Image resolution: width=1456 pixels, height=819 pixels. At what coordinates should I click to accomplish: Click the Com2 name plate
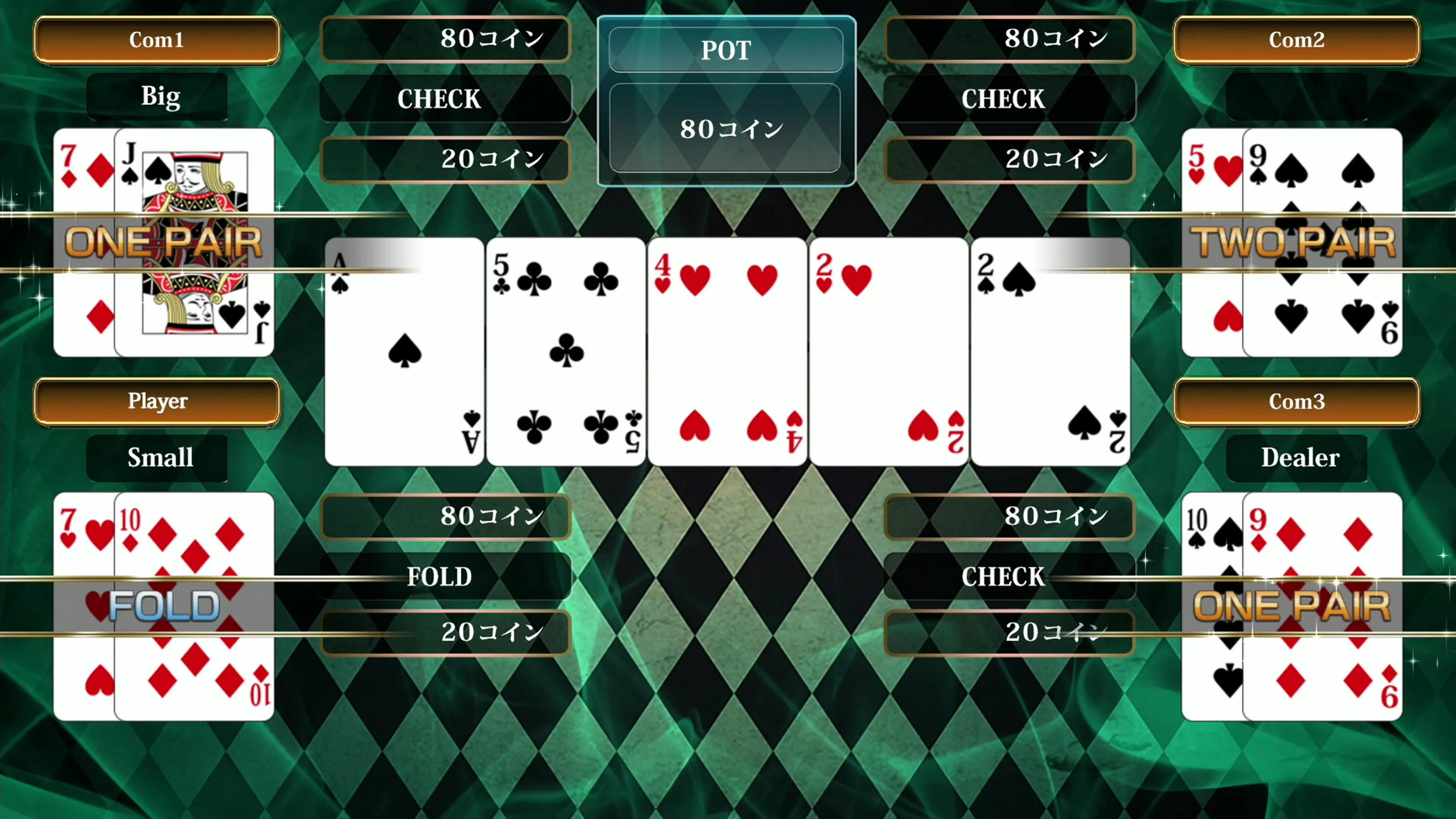tap(1296, 40)
